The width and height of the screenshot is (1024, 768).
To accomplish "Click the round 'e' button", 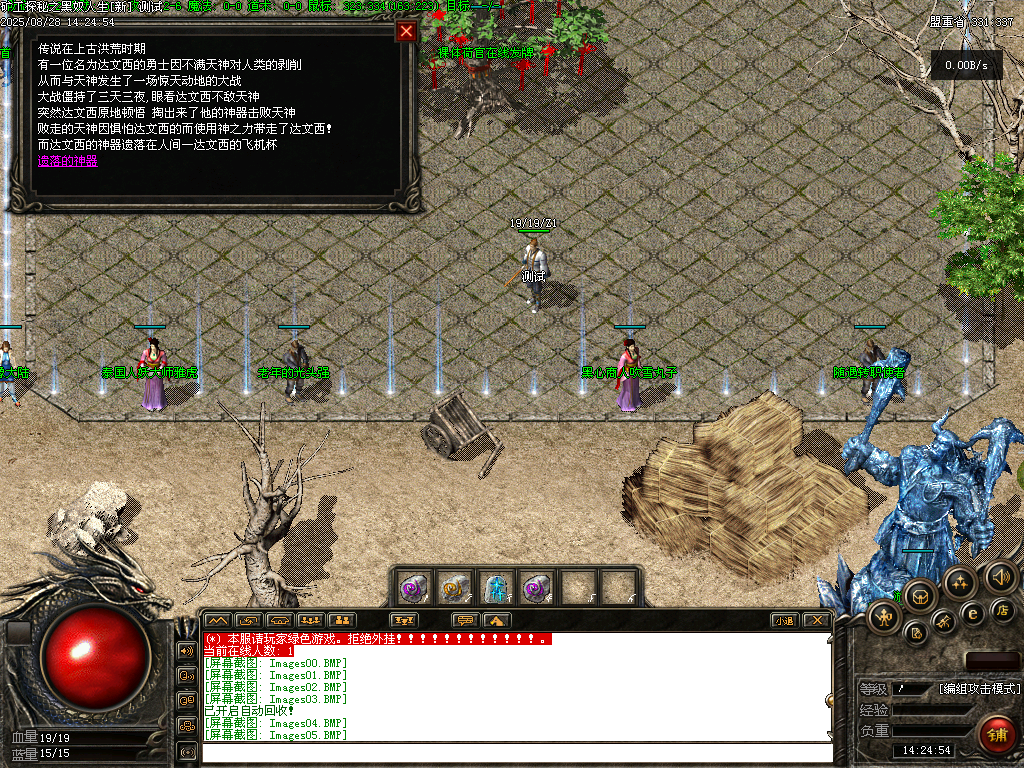I will point(972,614).
